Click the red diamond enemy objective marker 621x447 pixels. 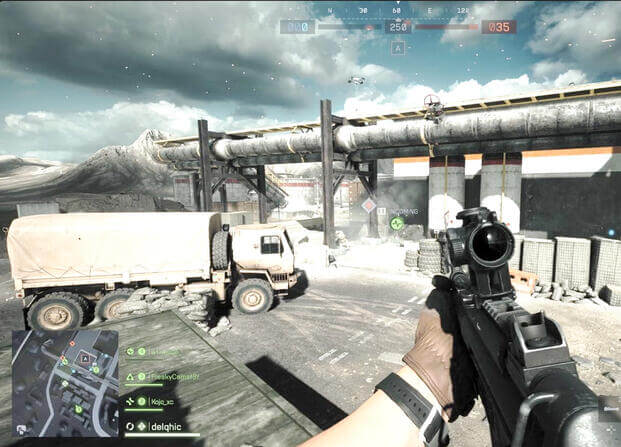pos(369,205)
